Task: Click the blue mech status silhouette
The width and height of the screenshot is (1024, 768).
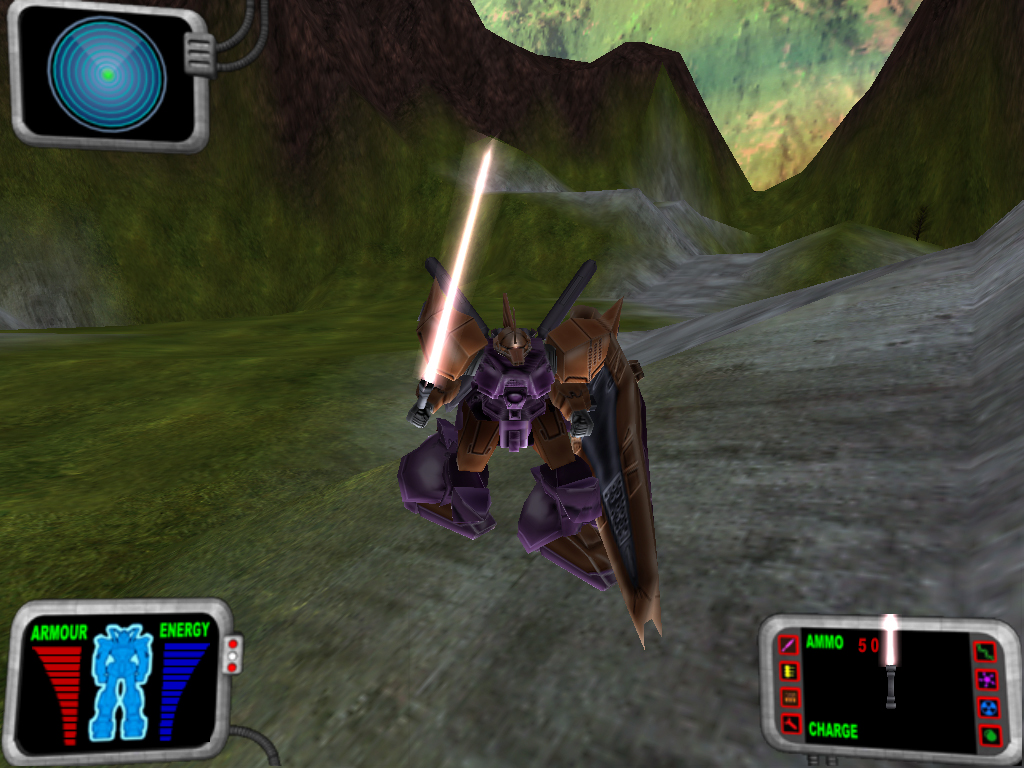Action: (121, 682)
